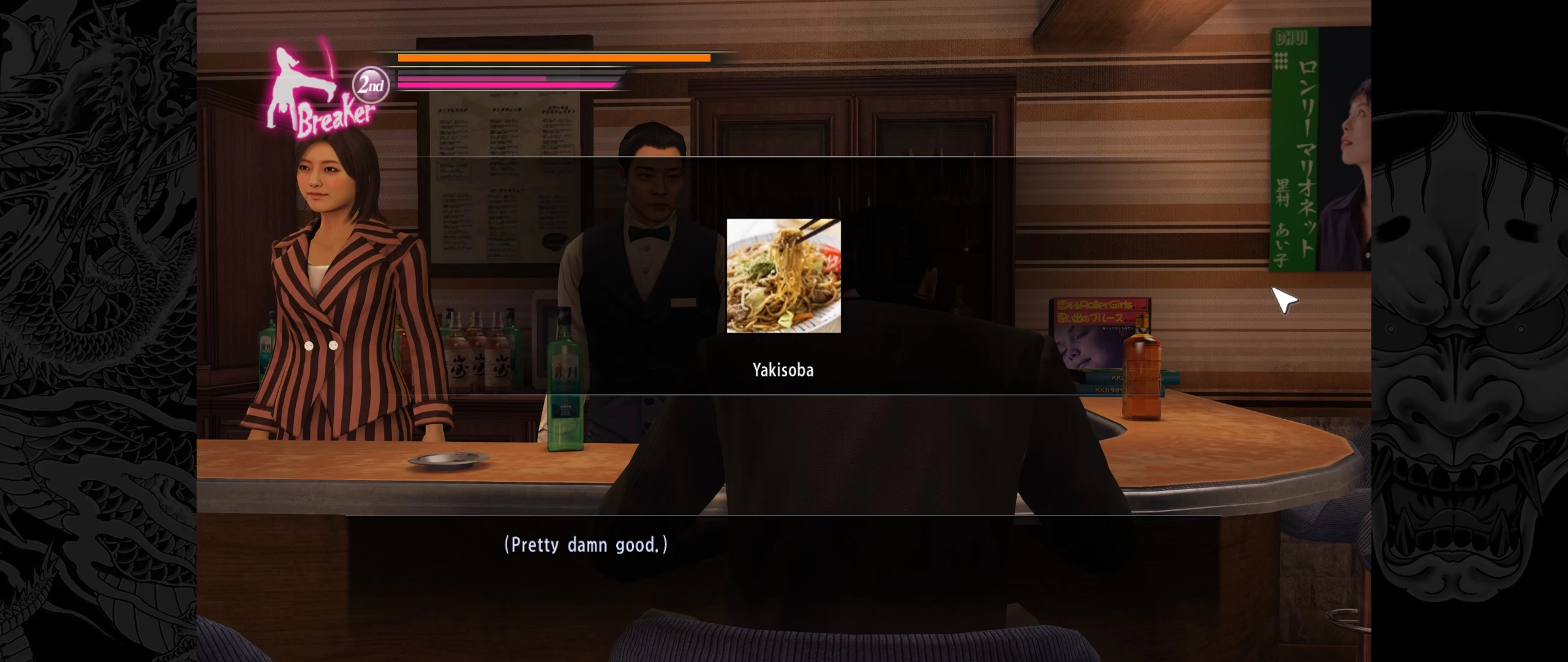Select the pink Breaker style icon
Viewport: 1568px width, 662px height.
coord(318,92)
